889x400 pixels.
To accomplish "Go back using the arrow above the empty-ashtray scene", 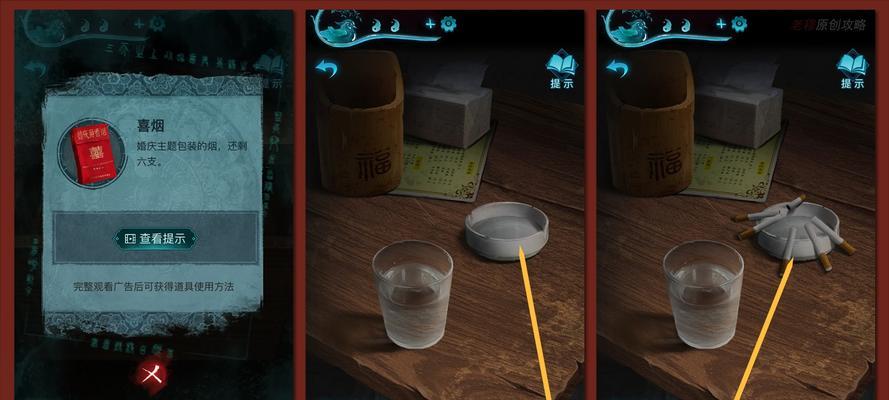I will pos(327,67).
